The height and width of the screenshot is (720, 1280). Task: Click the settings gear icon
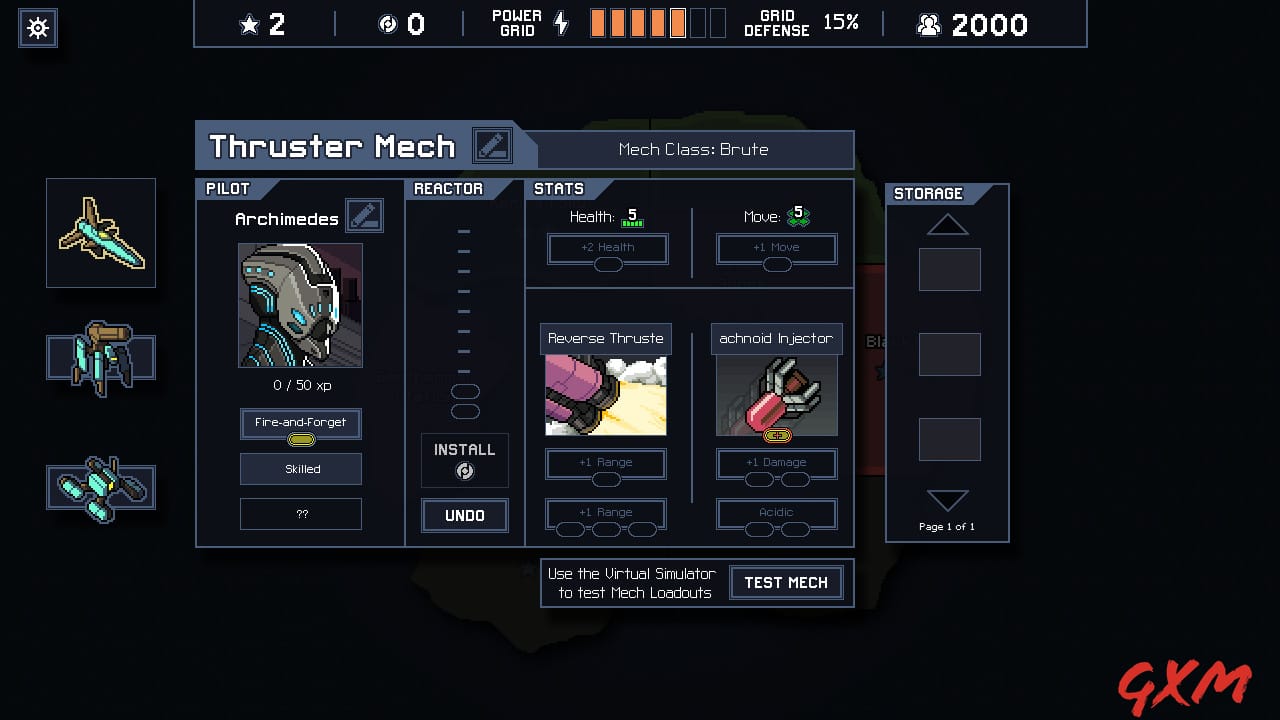37,27
